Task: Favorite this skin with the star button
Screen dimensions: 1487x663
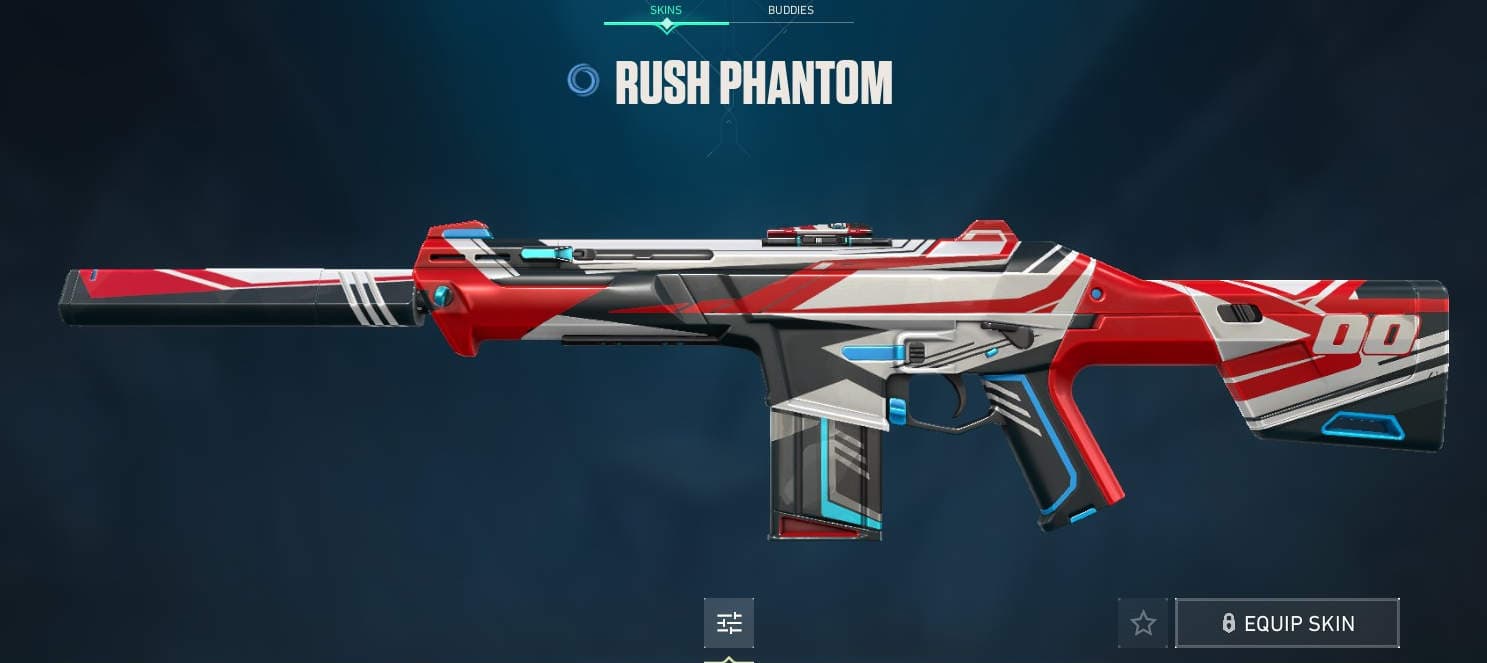Action: click(x=1143, y=624)
